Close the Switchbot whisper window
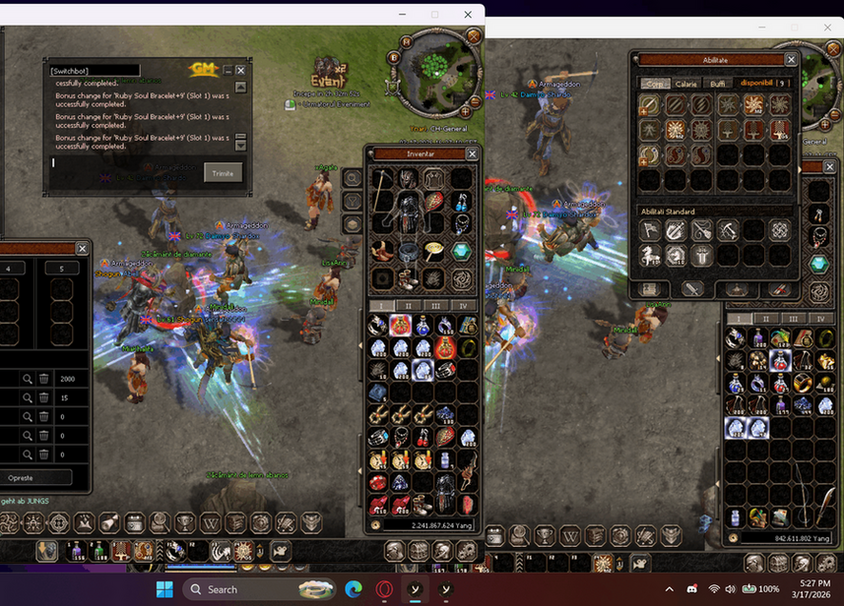 tap(240, 71)
